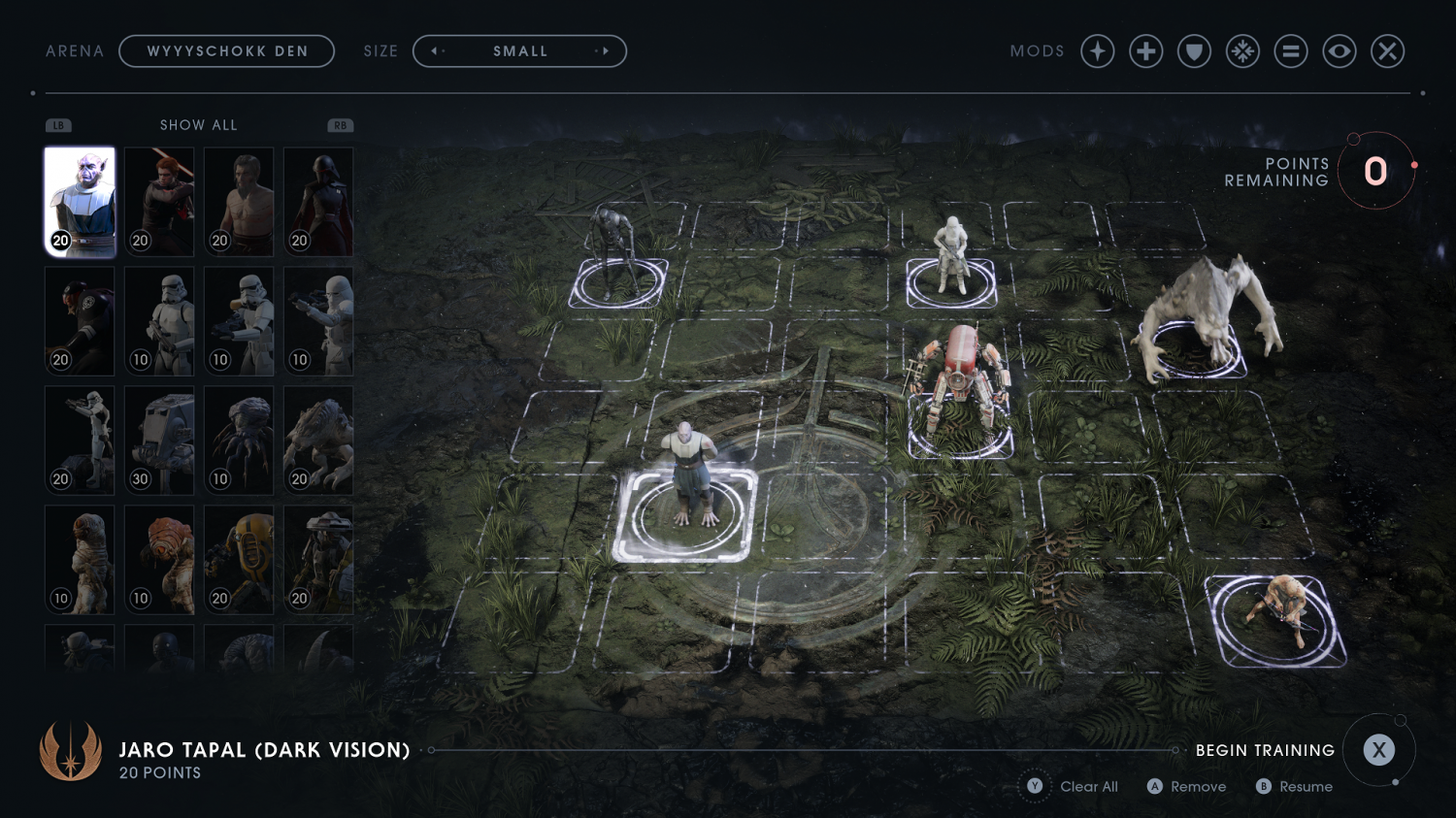
Task: Click the plus health mod icon
Action: pyautogui.click(x=1145, y=50)
